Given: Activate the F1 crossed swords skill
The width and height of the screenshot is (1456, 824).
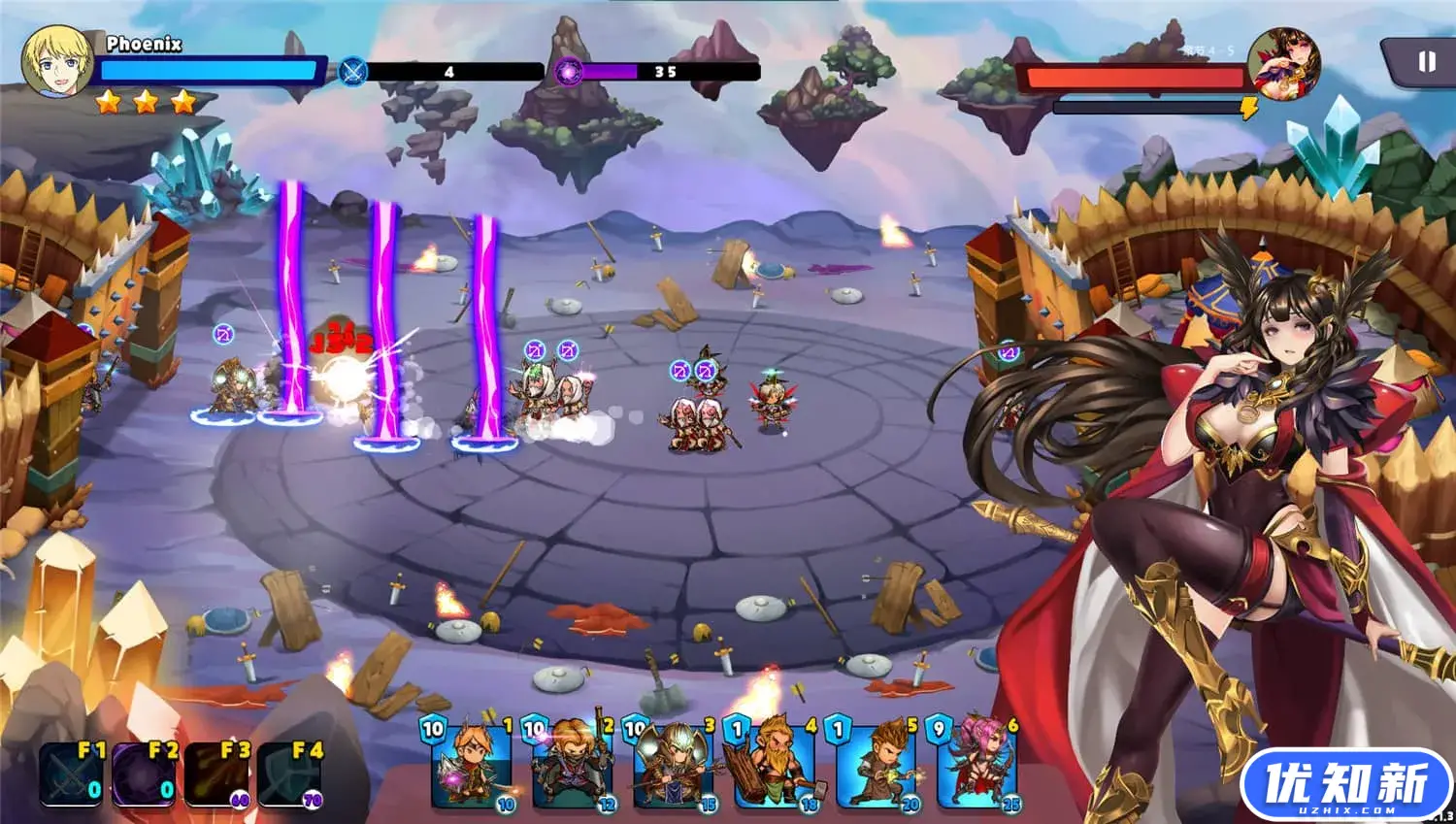Looking at the screenshot, I should [70, 774].
